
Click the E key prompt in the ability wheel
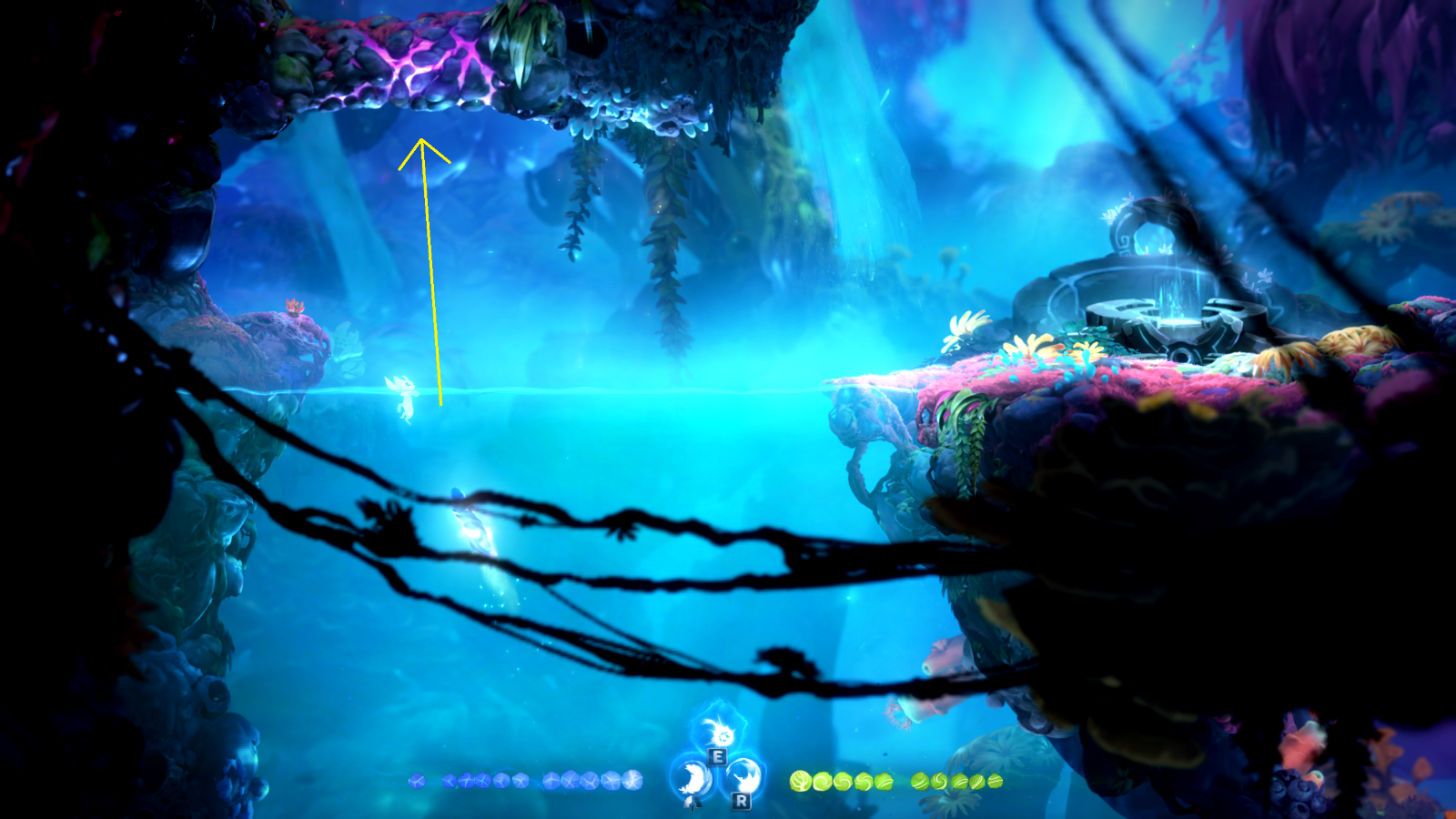click(x=715, y=756)
